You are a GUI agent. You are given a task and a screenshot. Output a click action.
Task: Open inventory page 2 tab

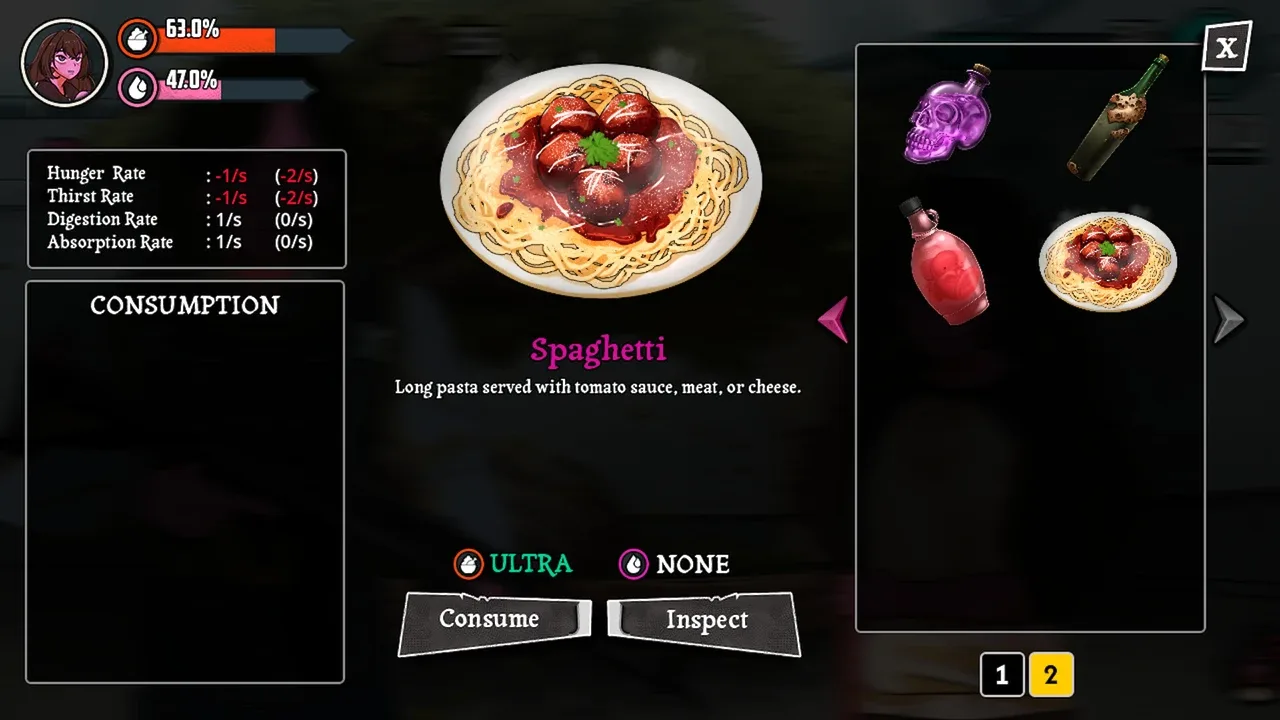coord(1050,676)
